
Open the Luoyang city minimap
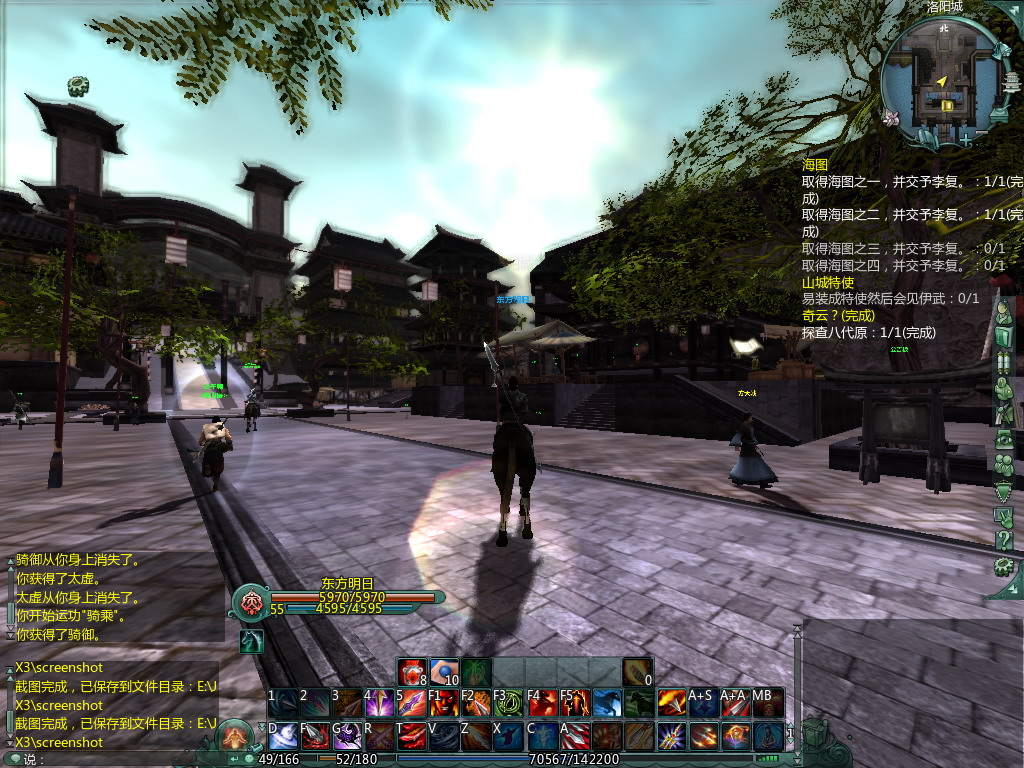(x=941, y=77)
